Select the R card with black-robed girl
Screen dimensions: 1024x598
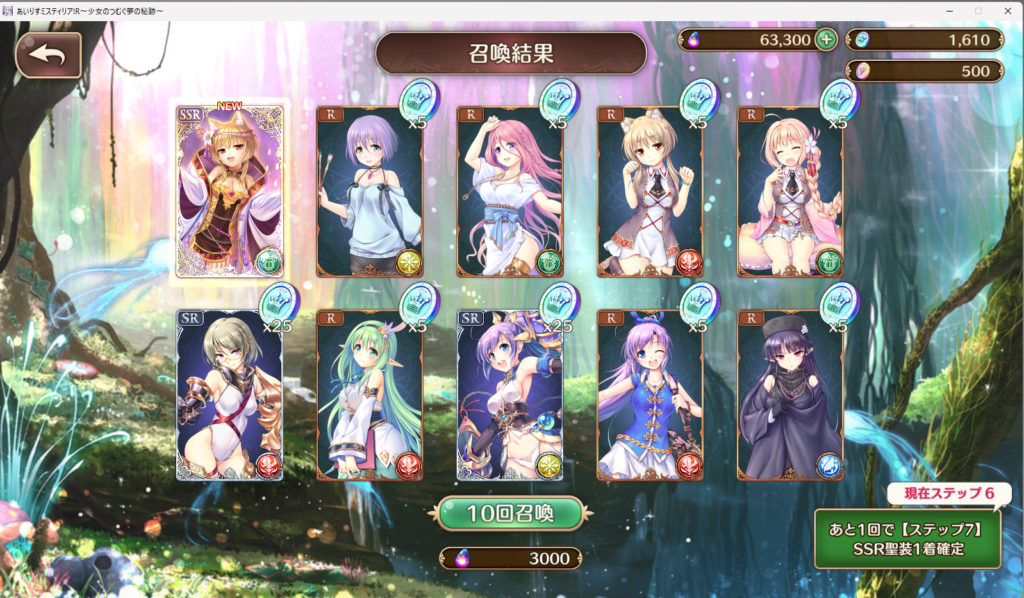click(790, 395)
